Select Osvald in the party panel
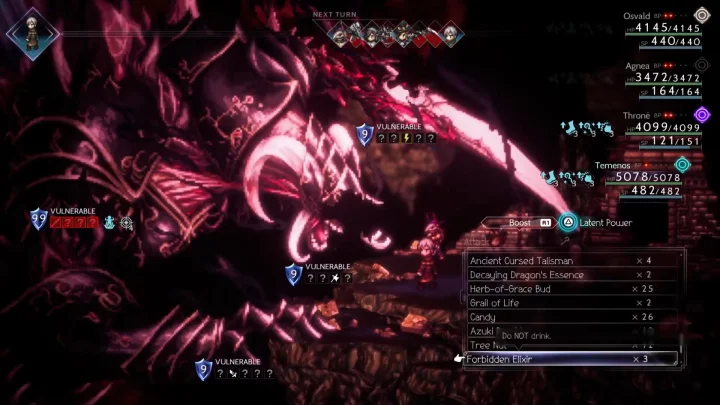Image resolution: width=720 pixels, height=405 pixels. tap(660, 28)
